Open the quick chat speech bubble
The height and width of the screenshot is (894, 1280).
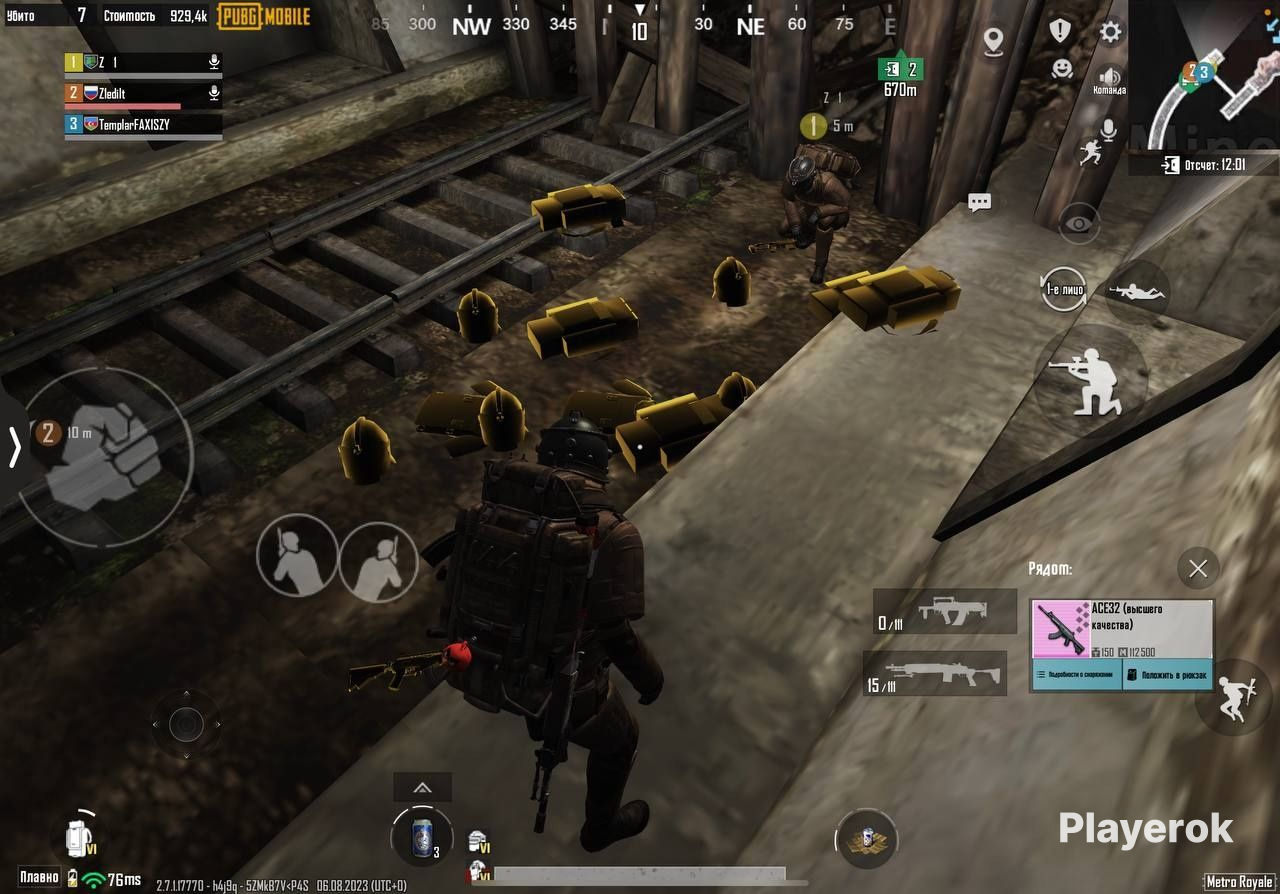coord(979,202)
